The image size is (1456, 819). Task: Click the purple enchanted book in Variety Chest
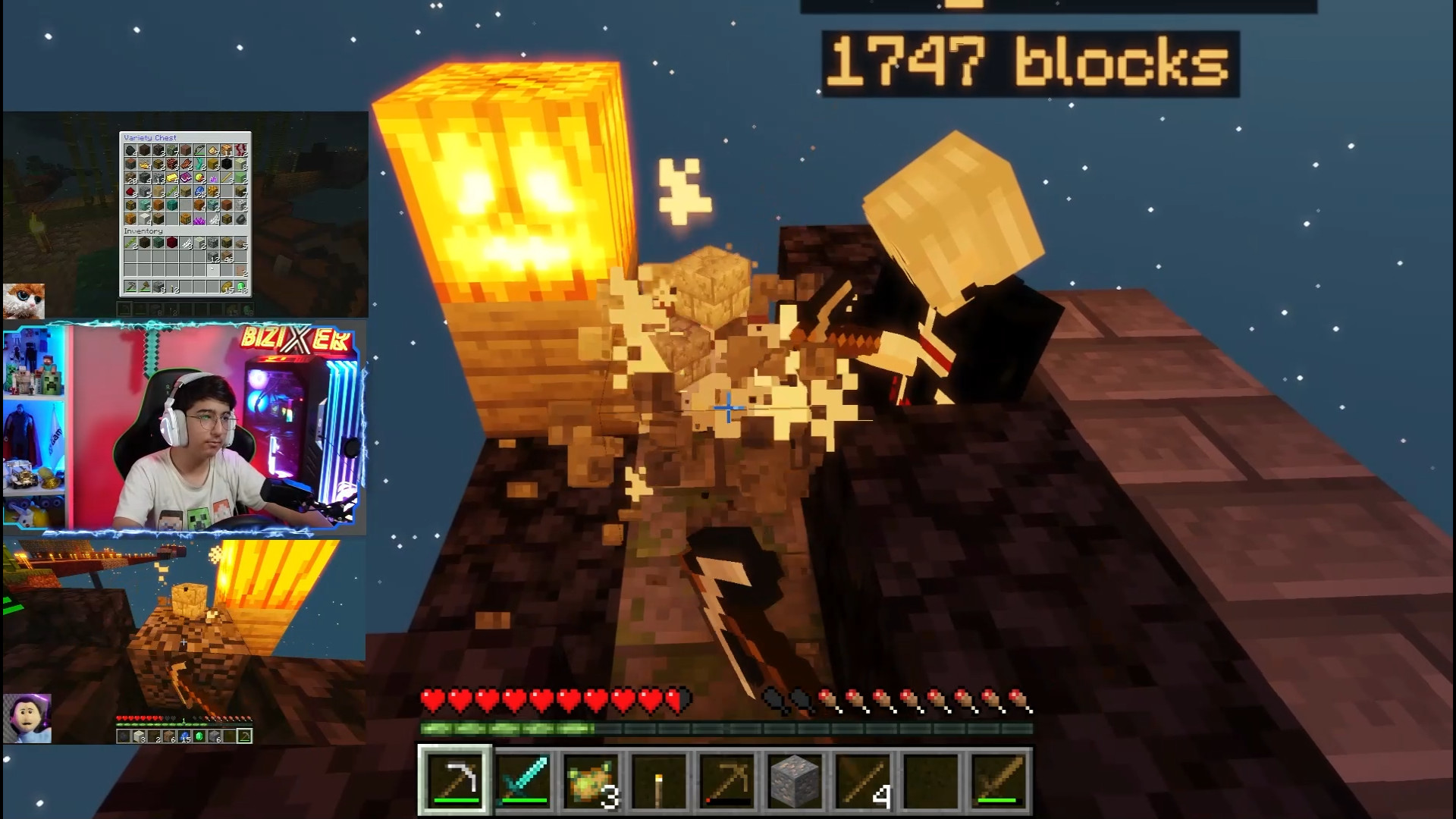pyautogui.click(x=186, y=177)
